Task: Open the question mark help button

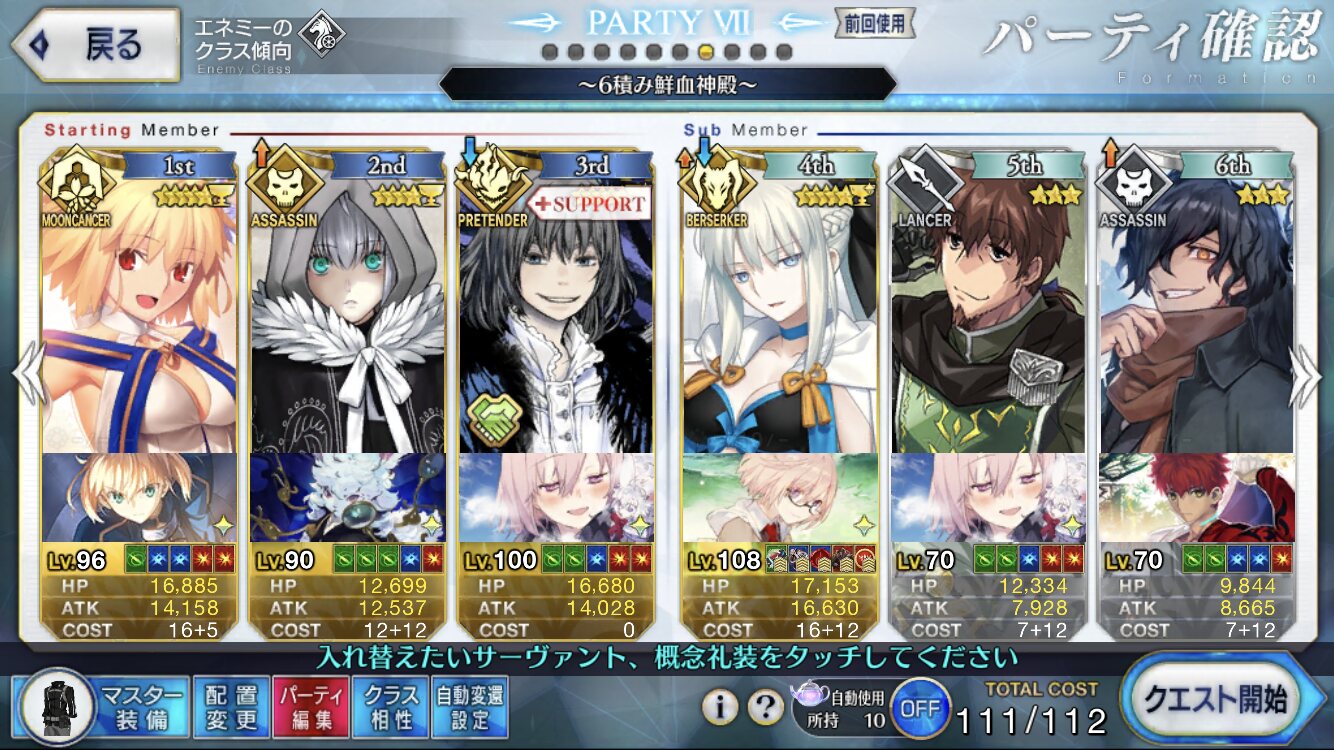Action: [765, 707]
